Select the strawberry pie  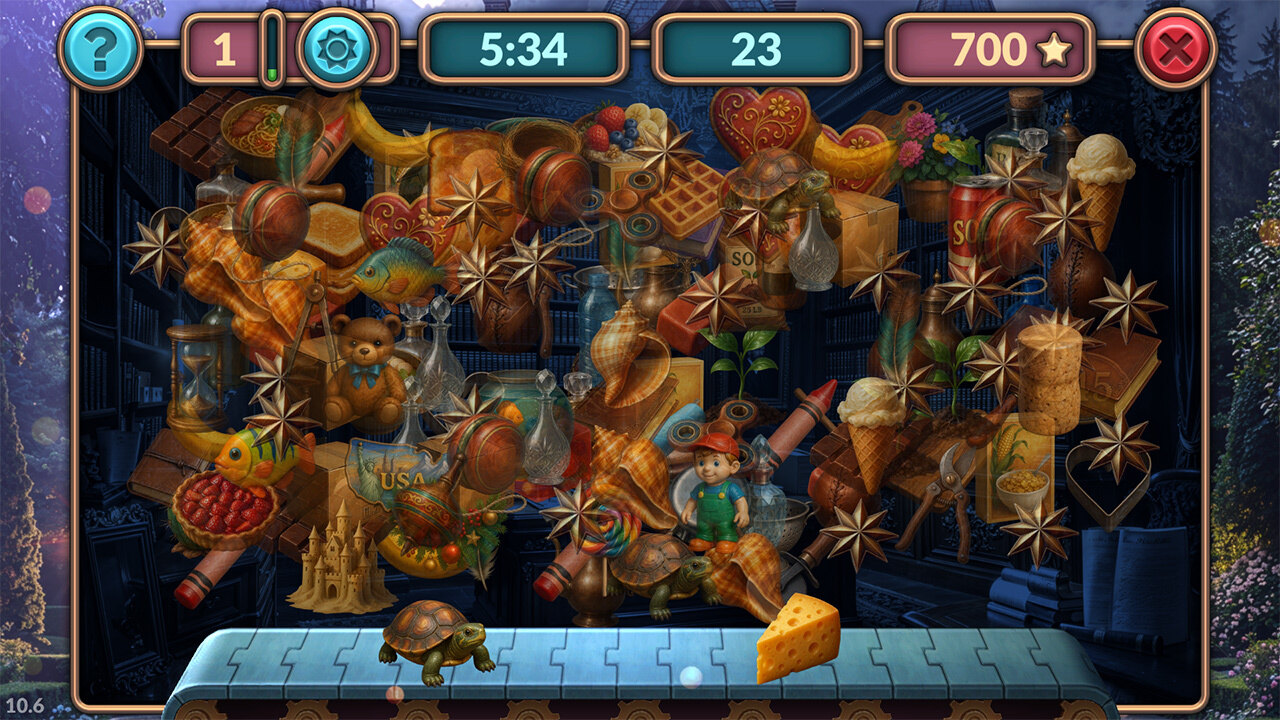click(225, 508)
